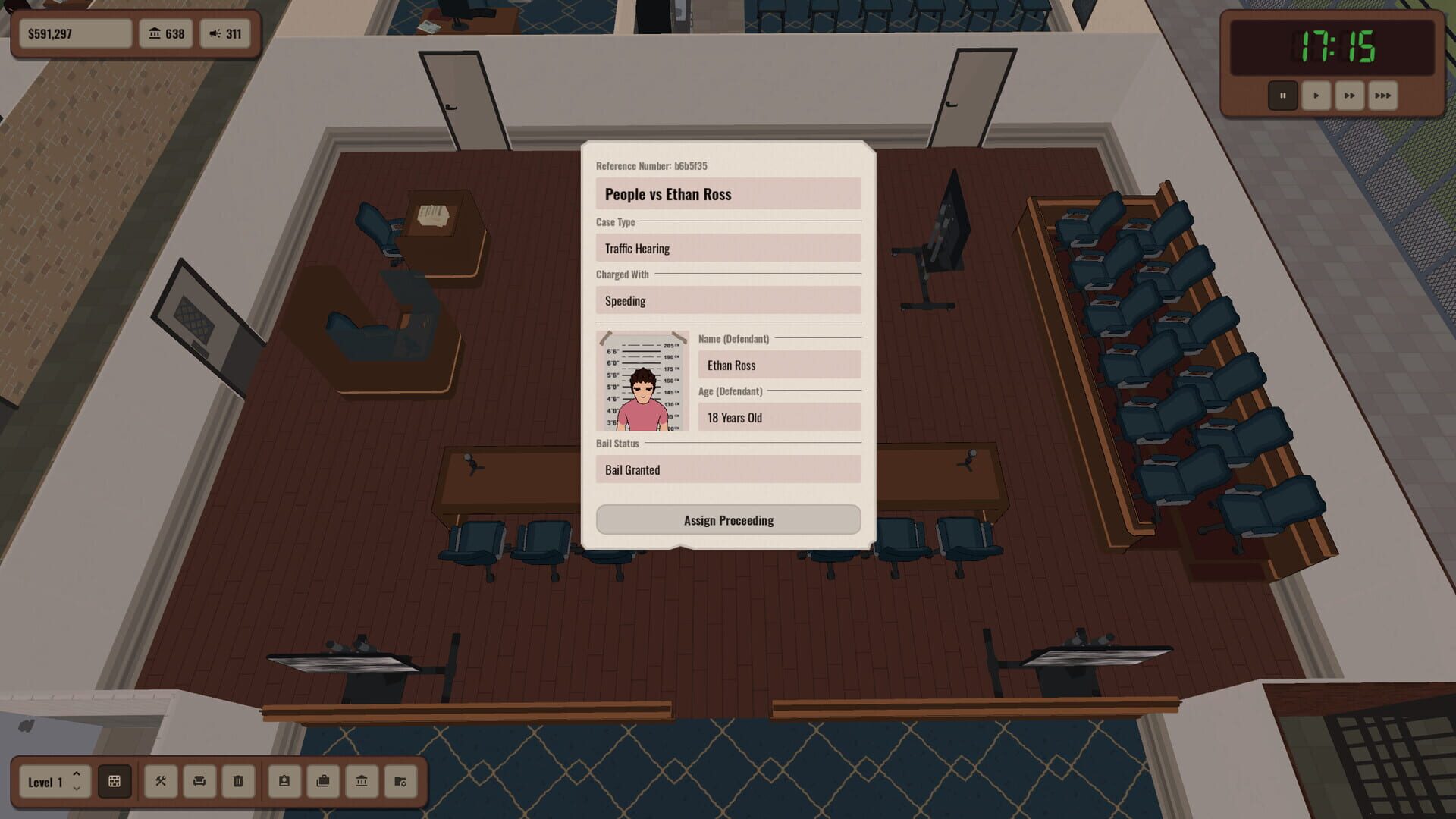Open the construction tools panel
Image resolution: width=1456 pixels, height=819 pixels.
[x=160, y=782]
